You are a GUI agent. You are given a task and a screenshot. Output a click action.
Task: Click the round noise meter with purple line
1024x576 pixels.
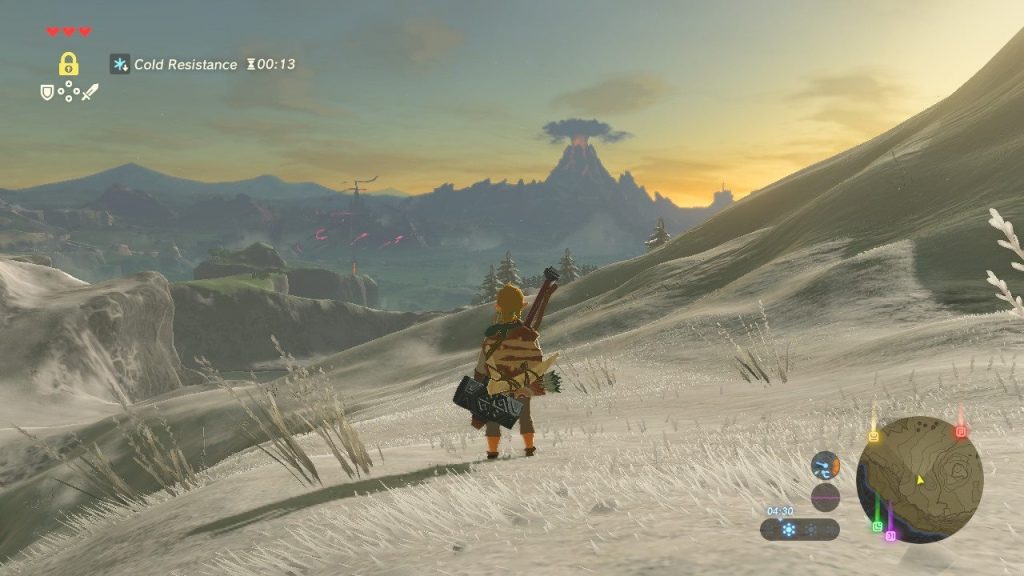click(x=825, y=497)
